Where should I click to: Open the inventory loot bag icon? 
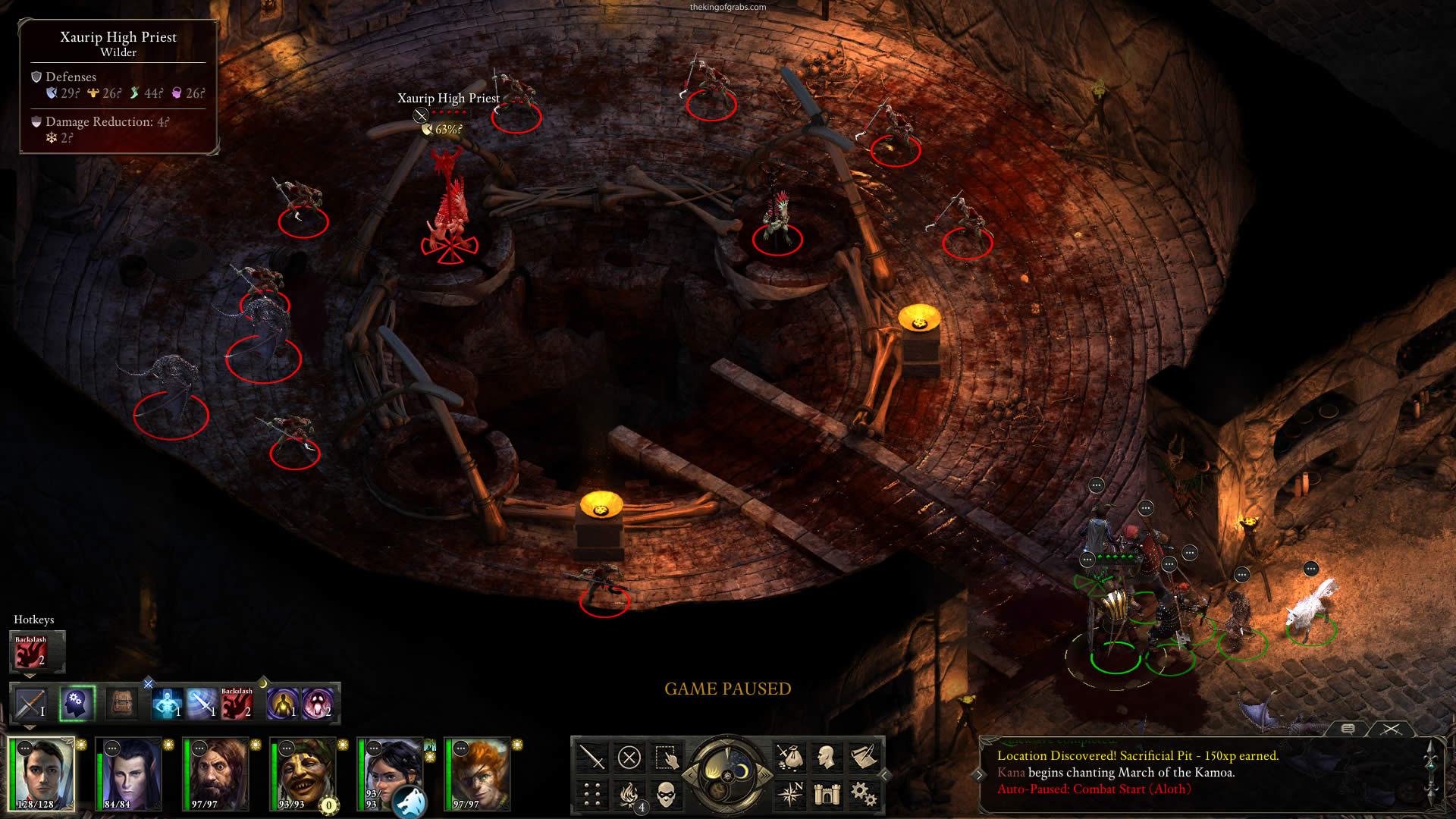(x=789, y=757)
